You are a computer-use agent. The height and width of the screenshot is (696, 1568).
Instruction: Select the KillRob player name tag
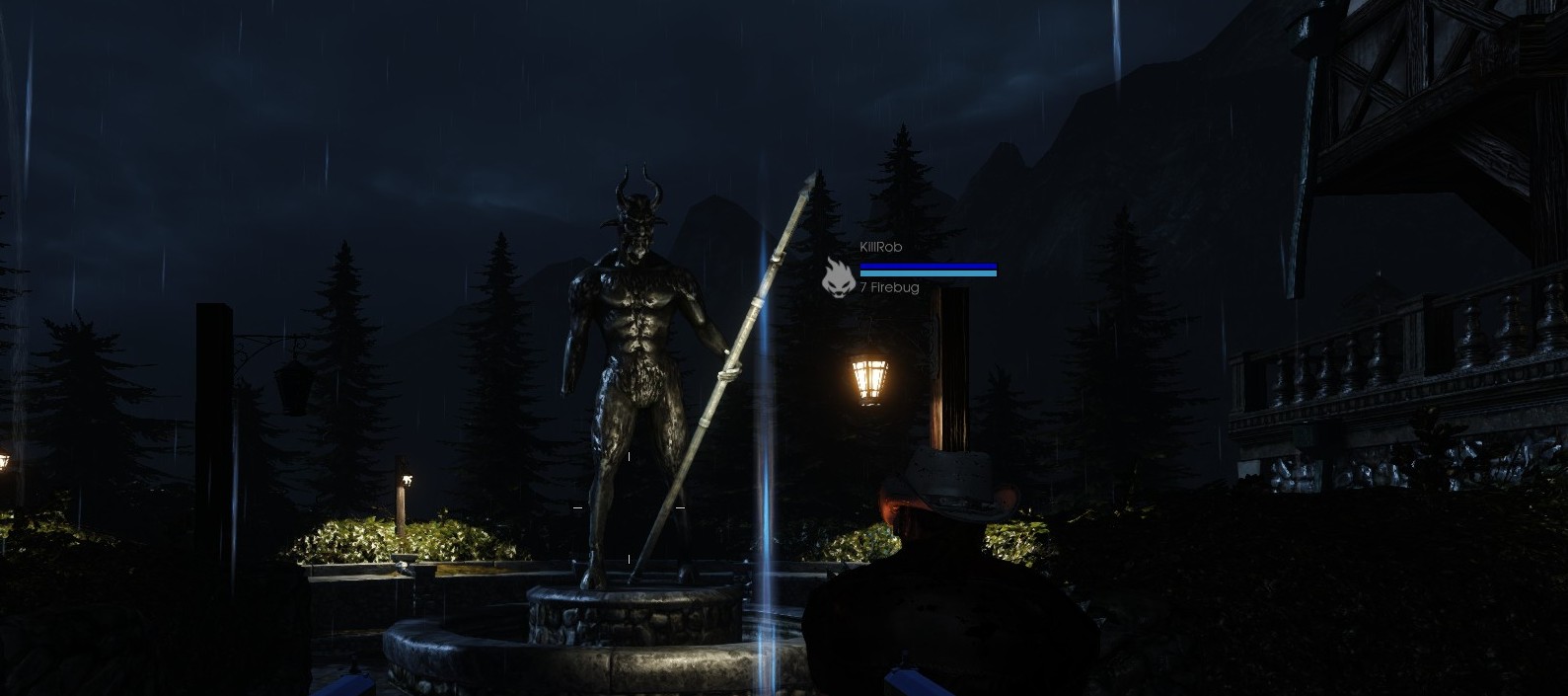point(880,247)
